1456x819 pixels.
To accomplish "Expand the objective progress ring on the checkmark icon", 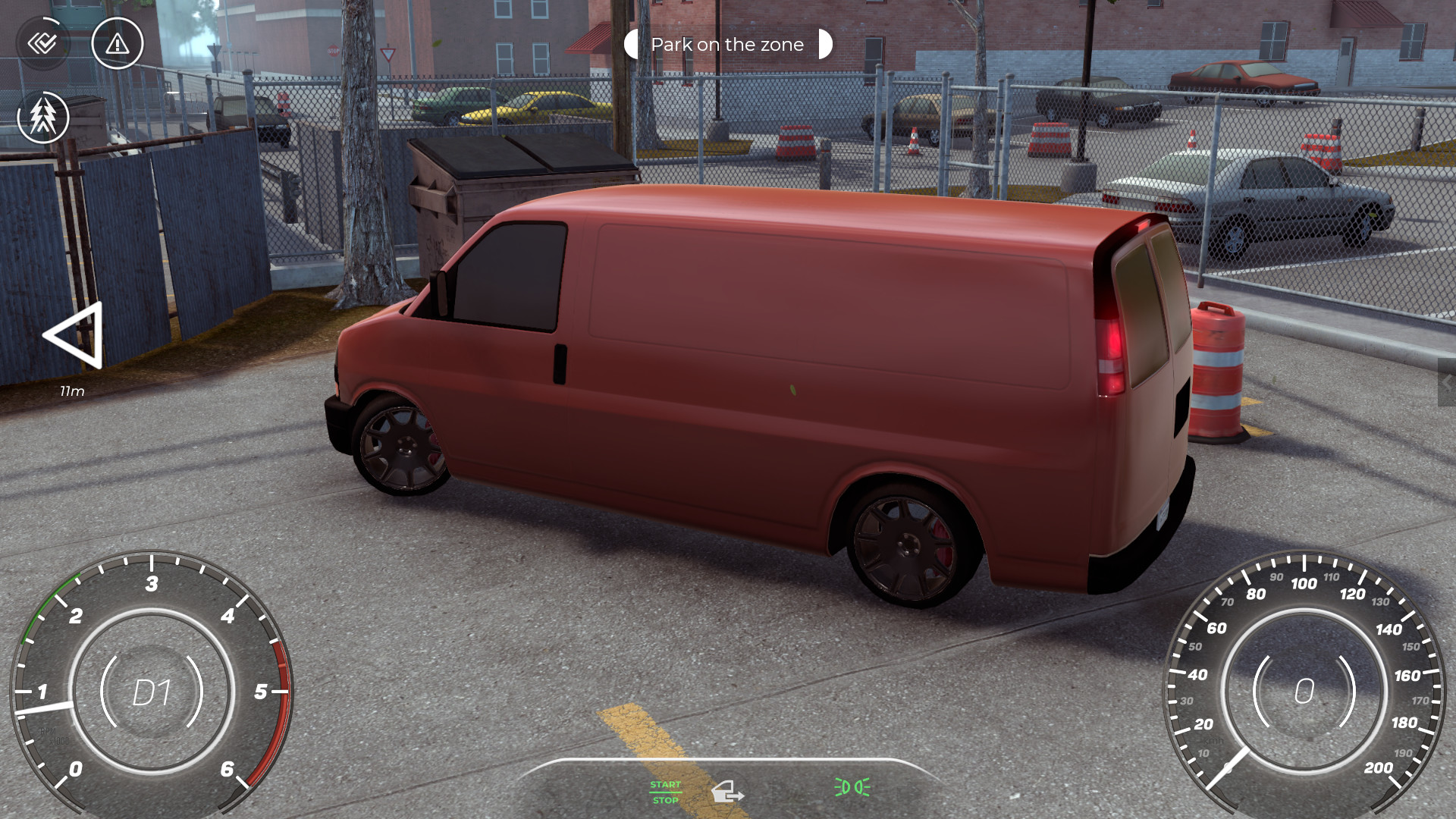I will tap(43, 43).
